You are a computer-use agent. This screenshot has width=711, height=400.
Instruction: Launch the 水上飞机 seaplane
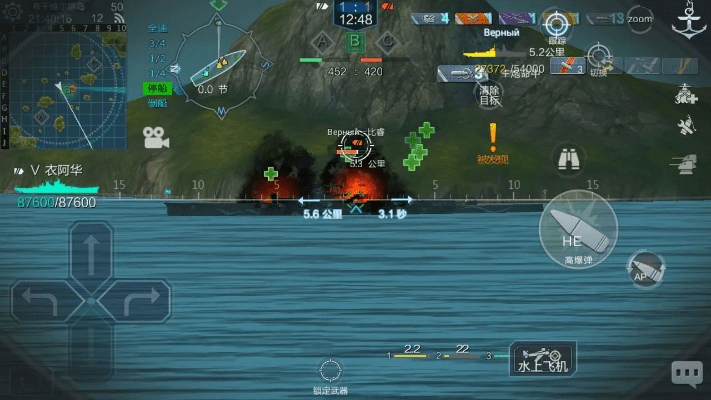[x=543, y=358]
